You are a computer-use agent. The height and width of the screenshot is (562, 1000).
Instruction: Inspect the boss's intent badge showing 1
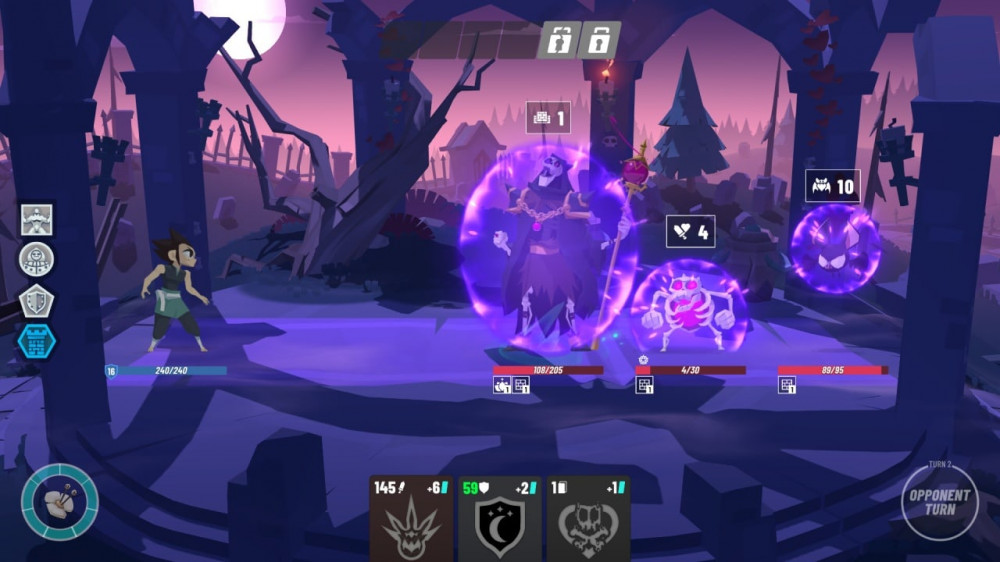pos(548,118)
